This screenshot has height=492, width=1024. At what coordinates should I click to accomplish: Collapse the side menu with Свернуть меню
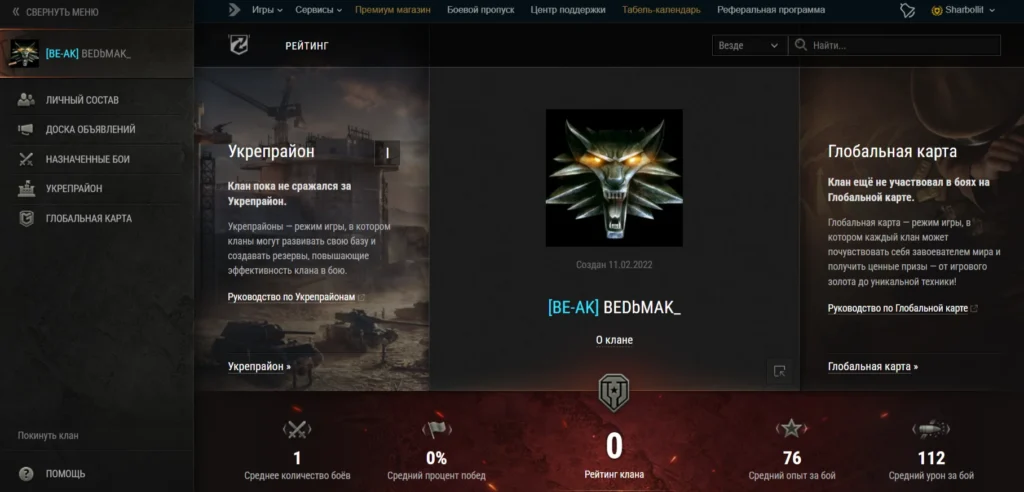55,12
